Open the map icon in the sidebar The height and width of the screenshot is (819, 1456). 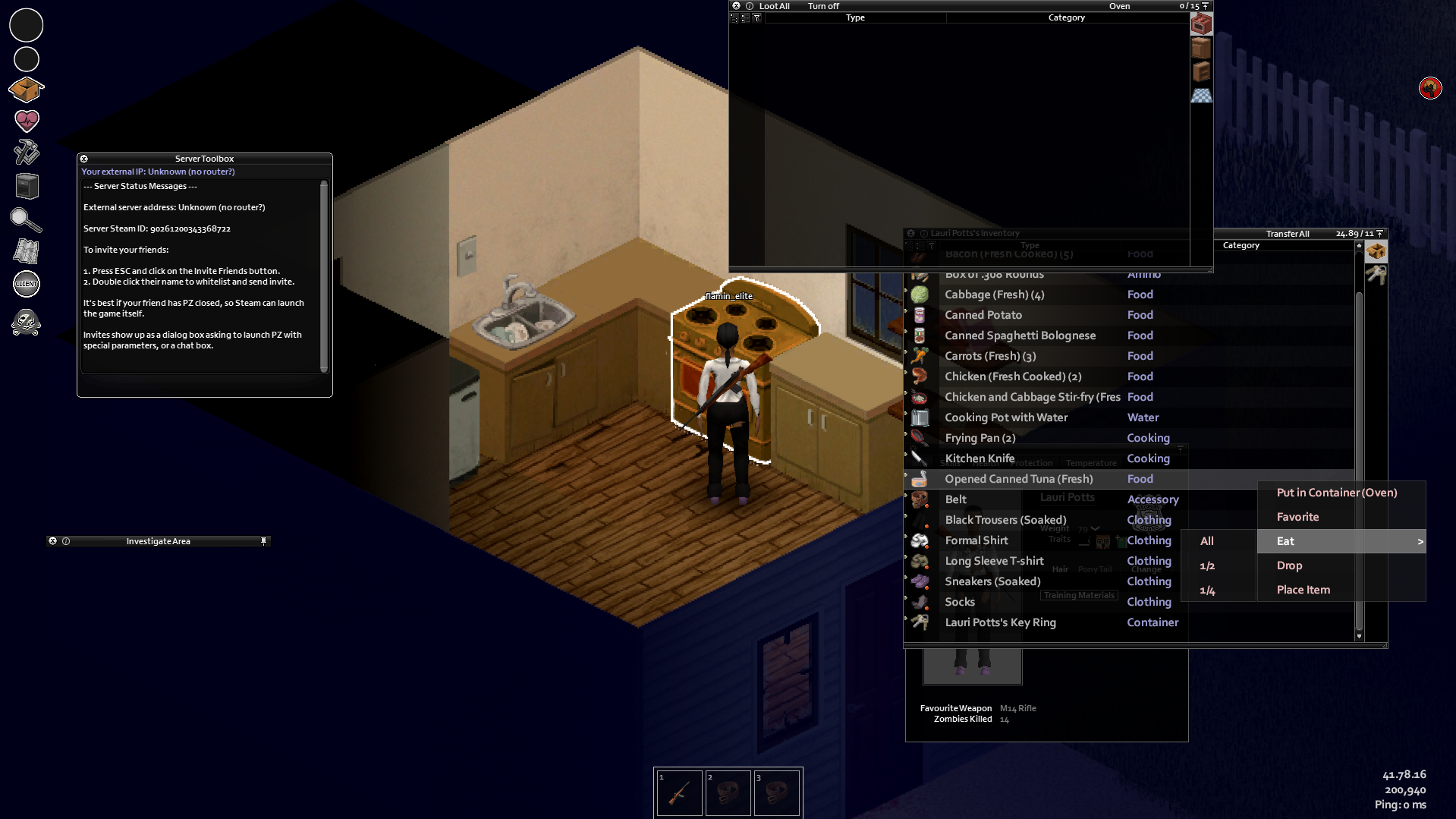point(26,251)
